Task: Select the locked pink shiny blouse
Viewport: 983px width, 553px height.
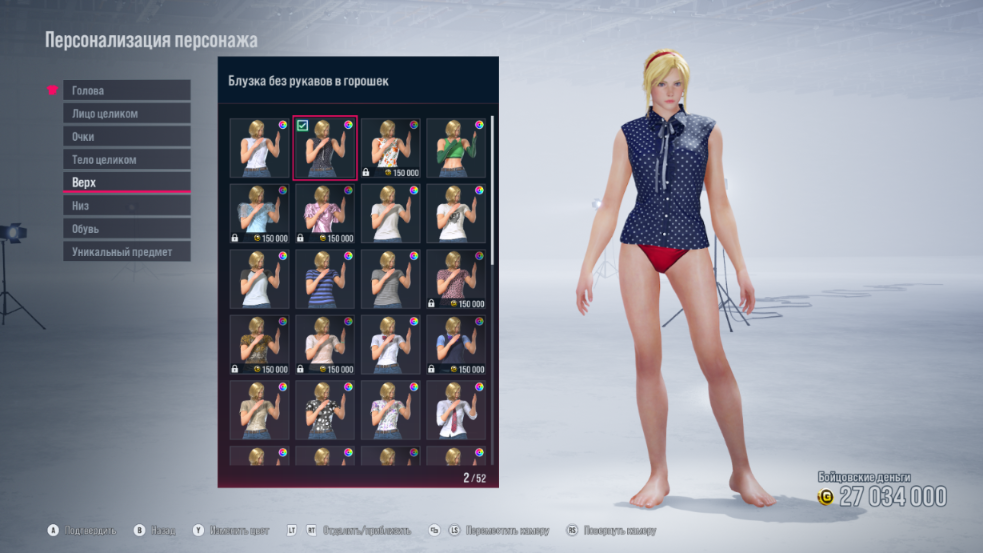Action: pyautogui.click(x=324, y=214)
